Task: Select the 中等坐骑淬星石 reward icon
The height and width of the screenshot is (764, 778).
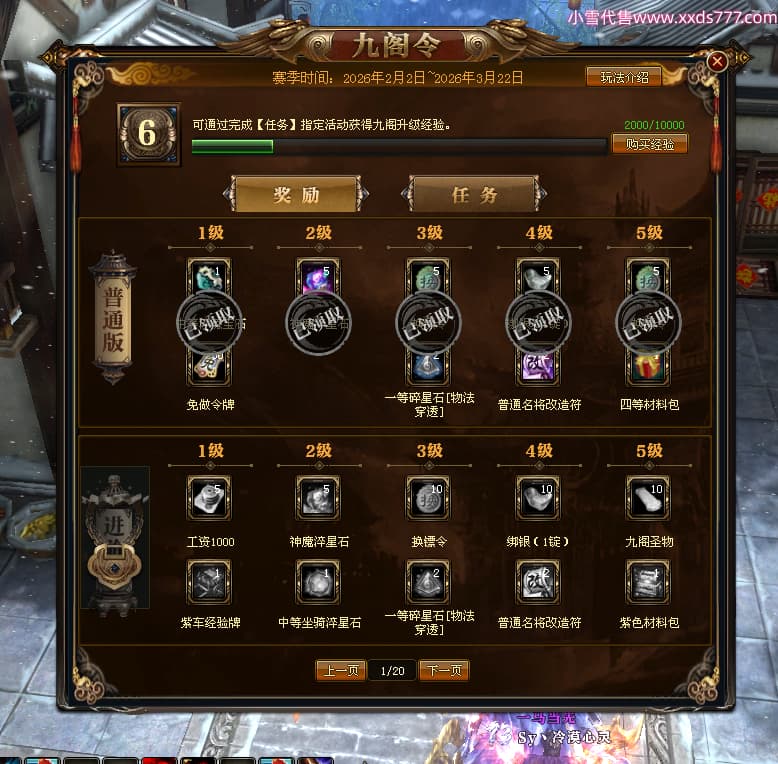Action: point(318,581)
